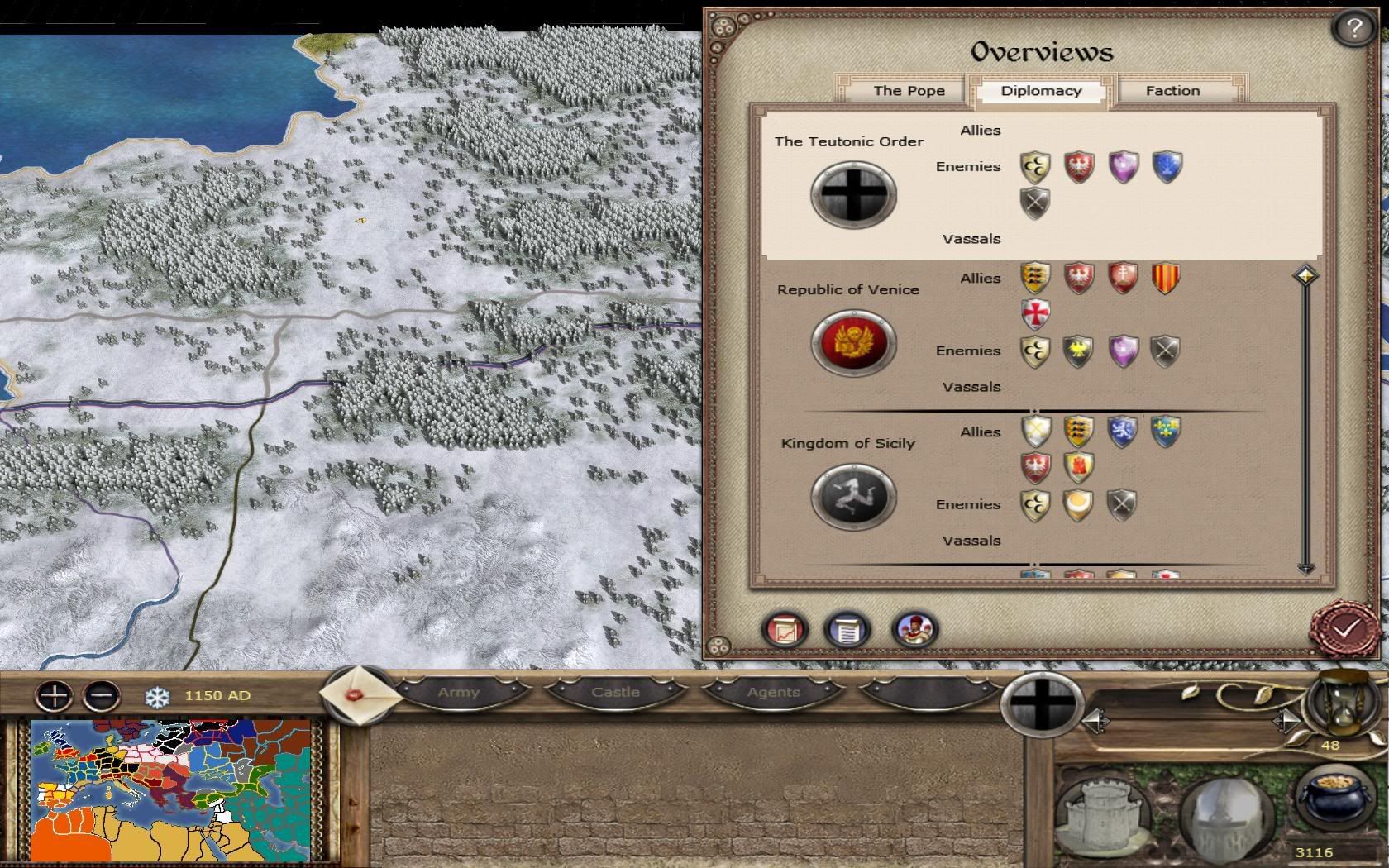Select the Diplomacy tab
The width and height of the screenshot is (1389, 868).
pyautogui.click(x=1041, y=91)
